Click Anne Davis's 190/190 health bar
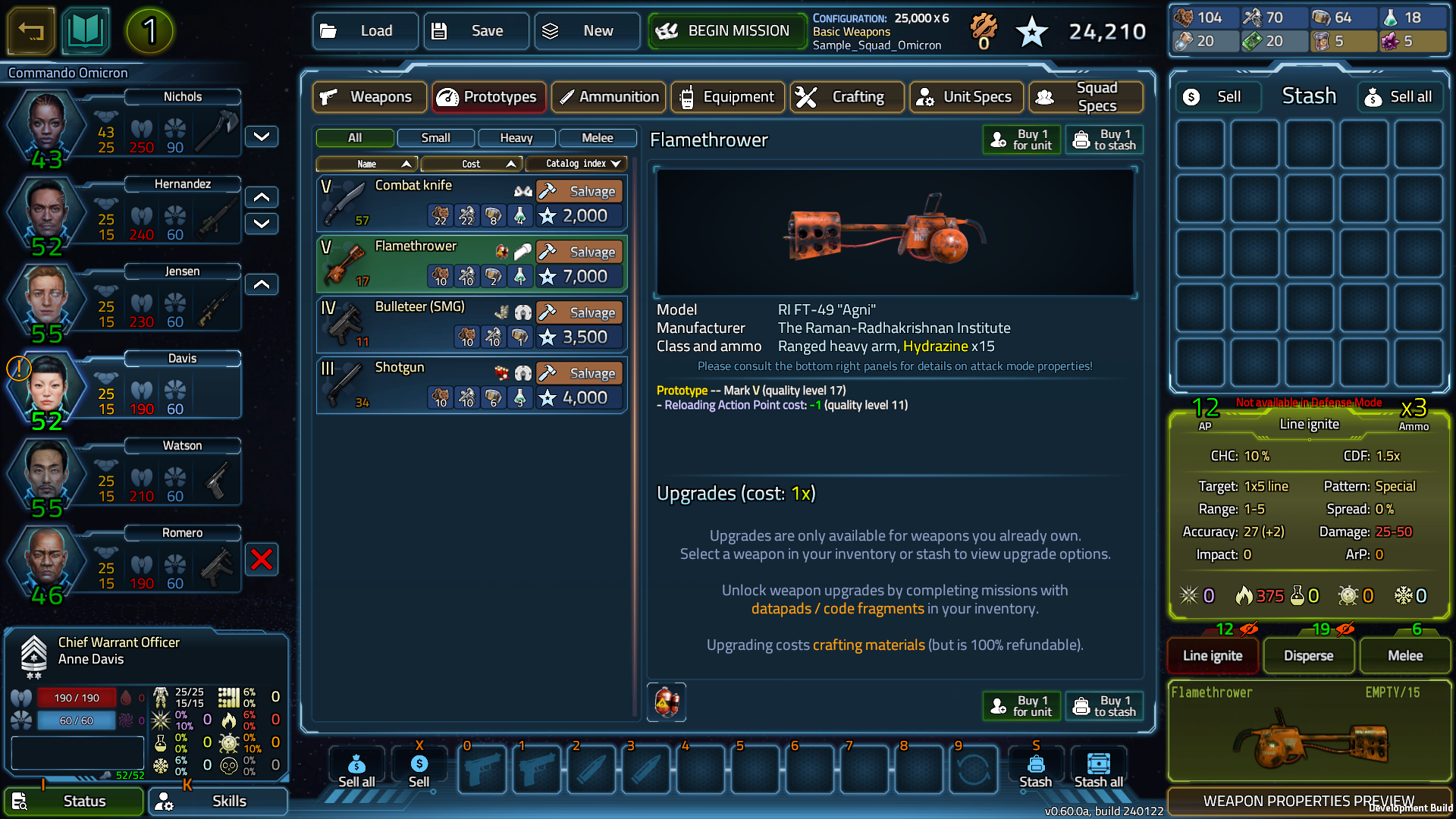Image resolution: width=1456 pixels, height=819 pixels. click(x=76, y=698)
